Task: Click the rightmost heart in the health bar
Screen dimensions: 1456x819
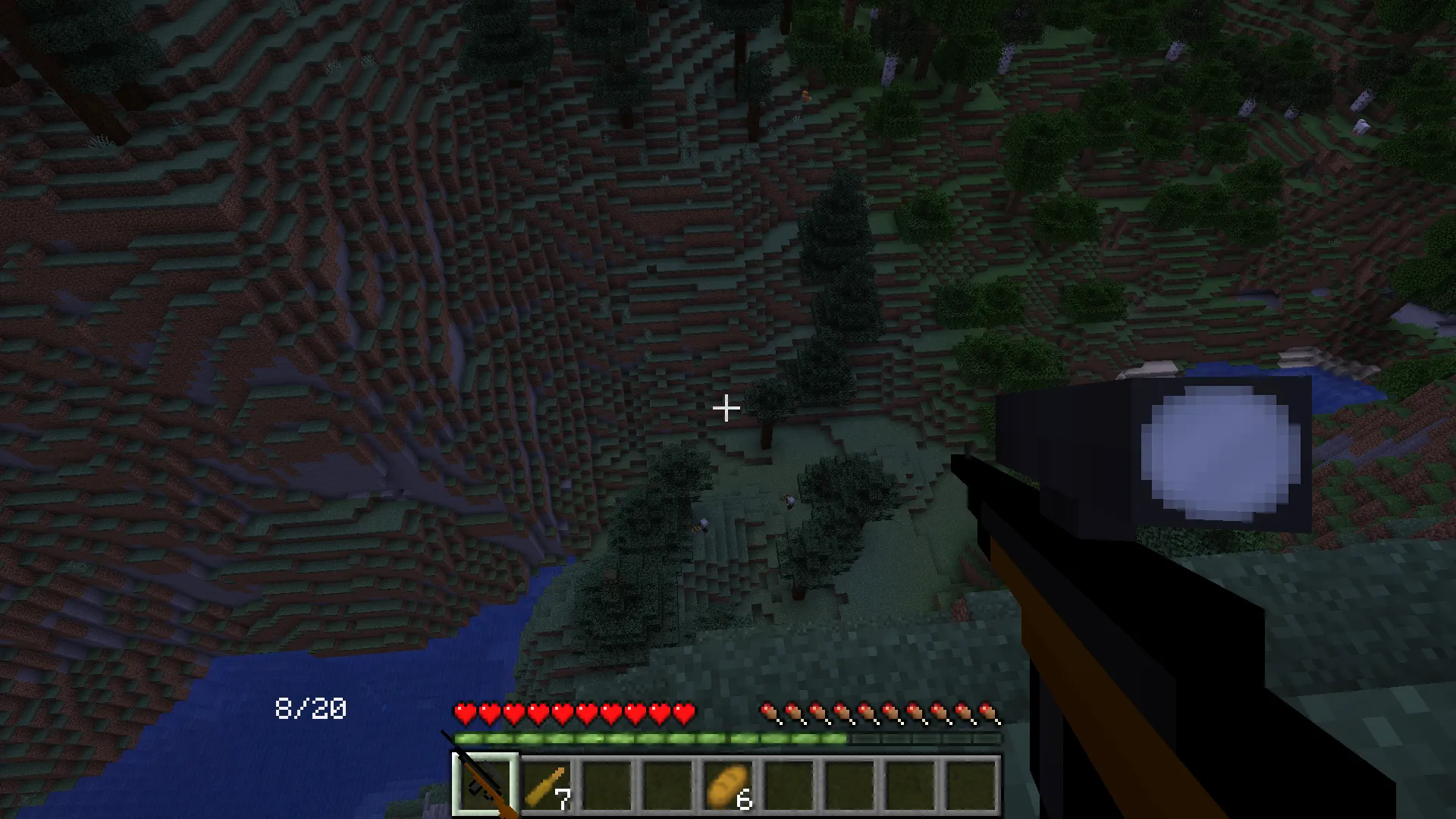Action: point(683,711)
